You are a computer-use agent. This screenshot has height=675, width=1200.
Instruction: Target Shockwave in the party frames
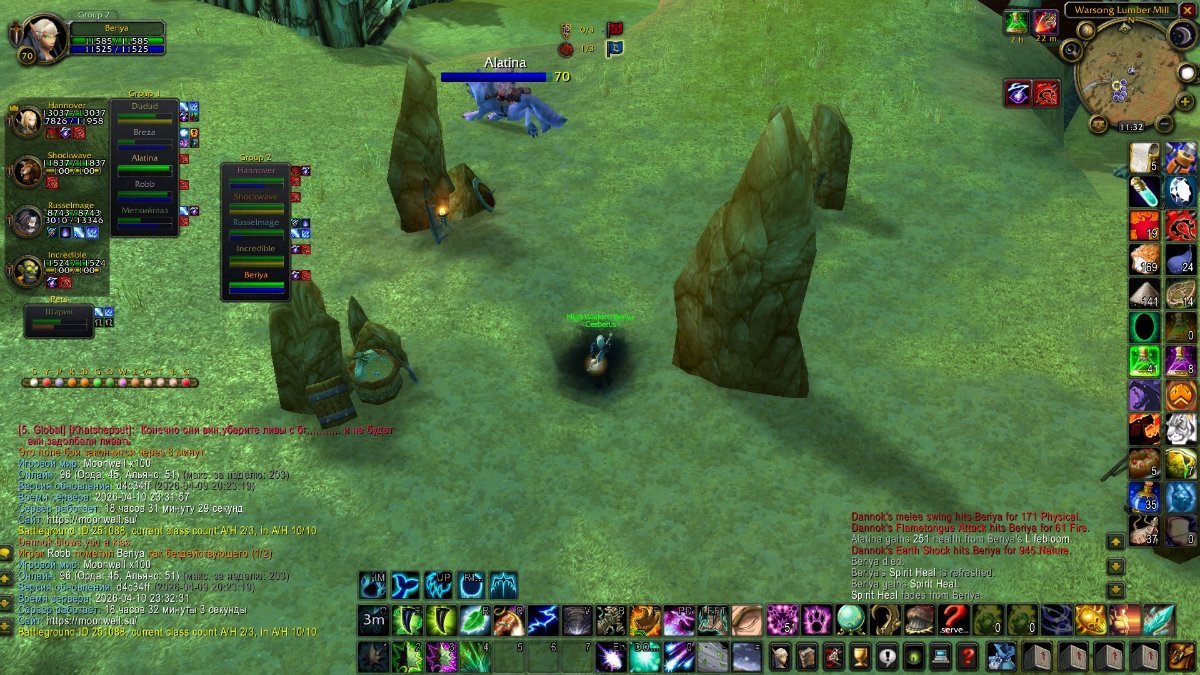pos(27,171)
